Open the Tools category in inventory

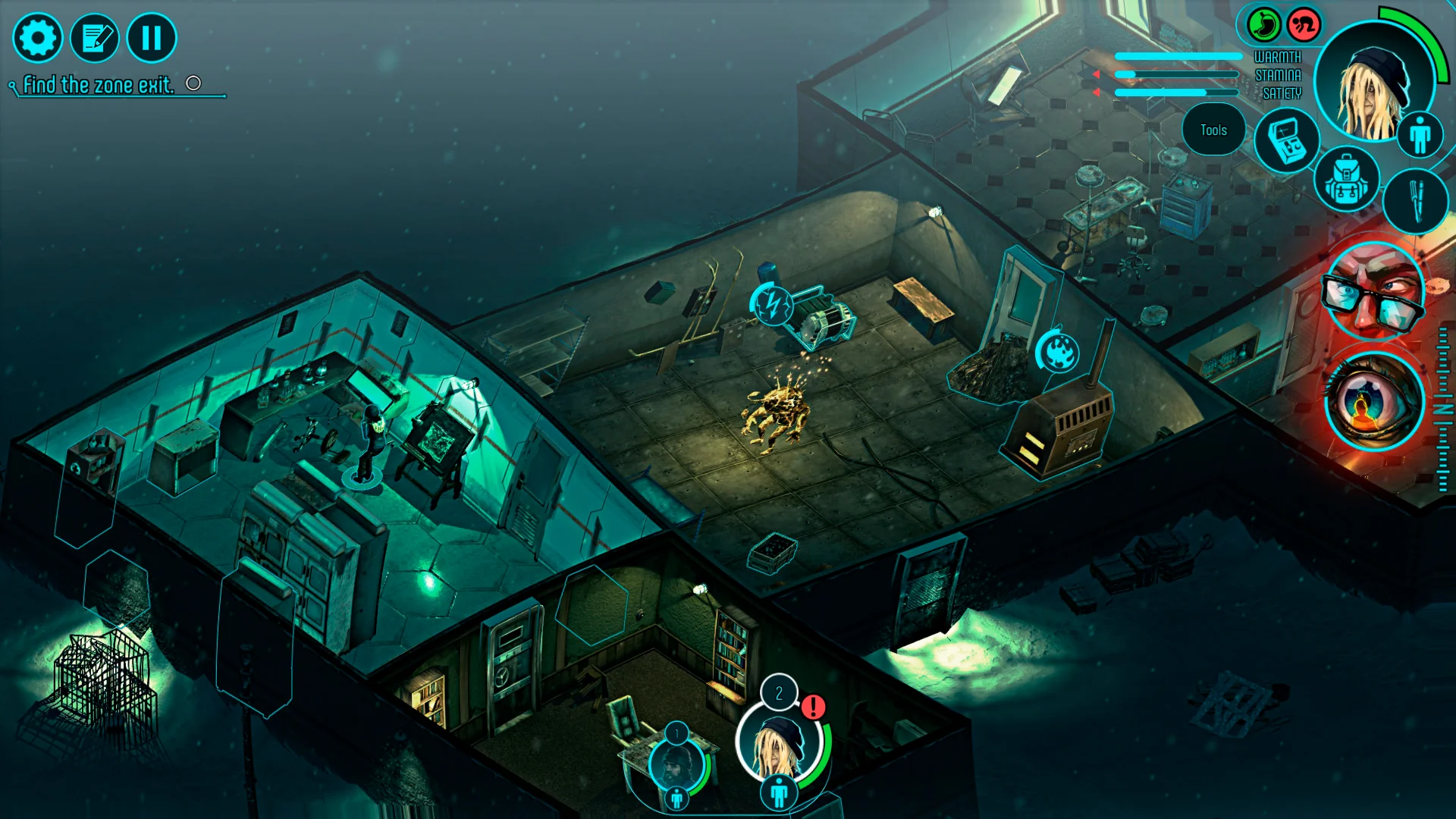(1213, 130)
